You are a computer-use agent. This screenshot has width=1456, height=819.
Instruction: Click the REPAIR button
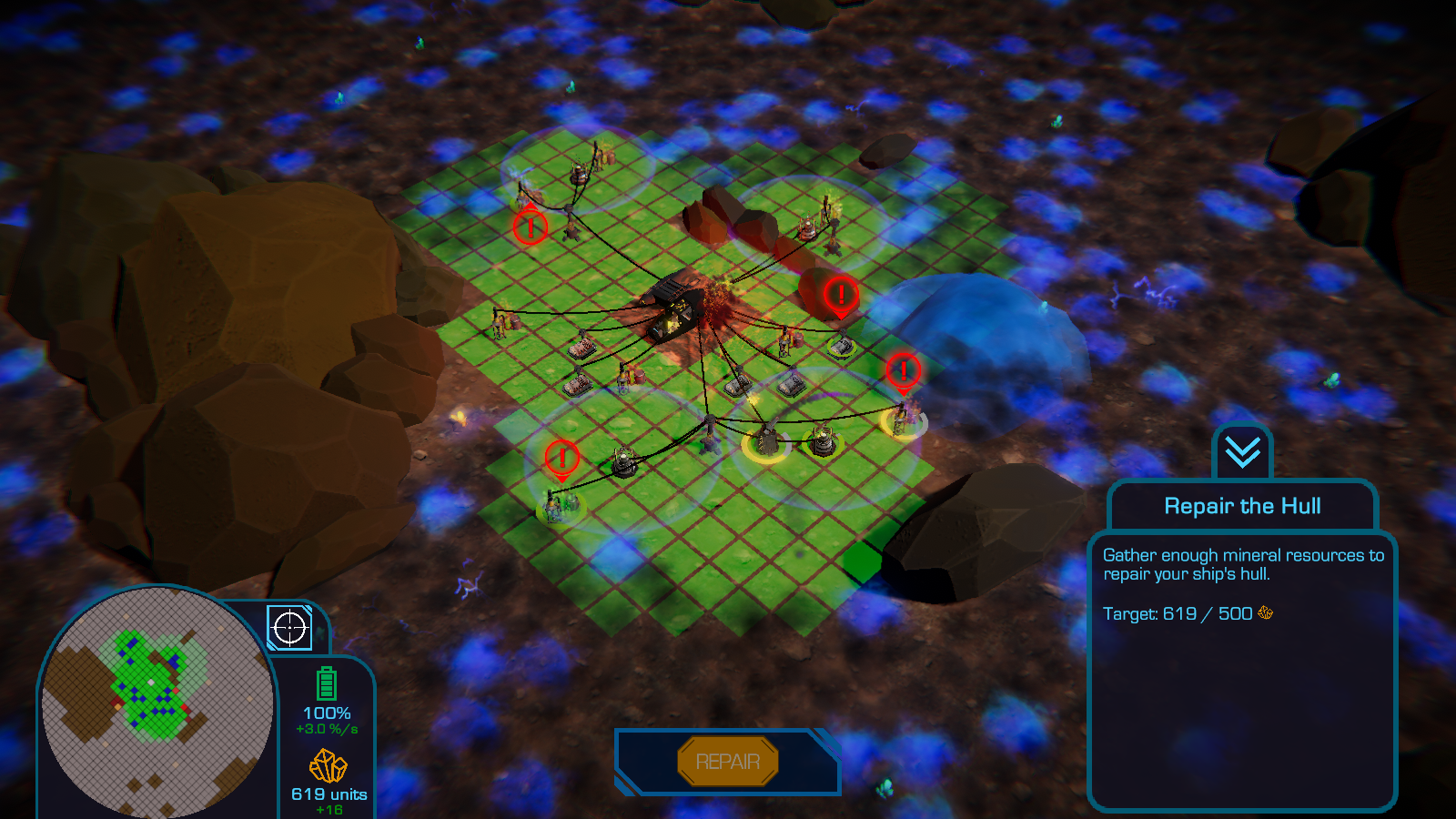(x=728, y=762)
